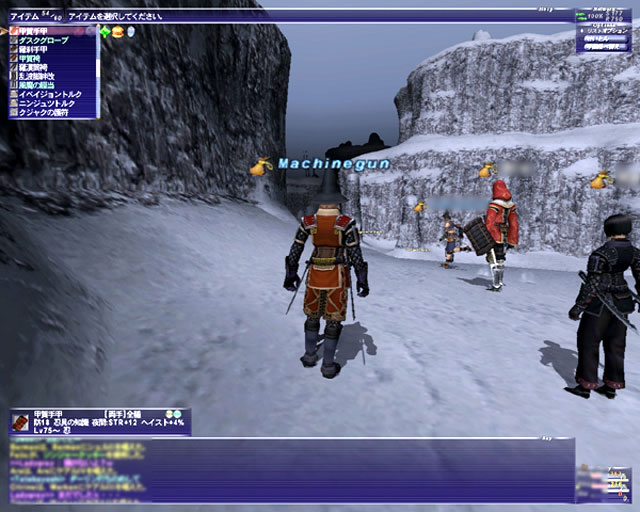Image resolution: width=640 pixels, height=512 pixels.
Task: Choose ダスクグローブ in the item list
Action: [x=44, y=41]
